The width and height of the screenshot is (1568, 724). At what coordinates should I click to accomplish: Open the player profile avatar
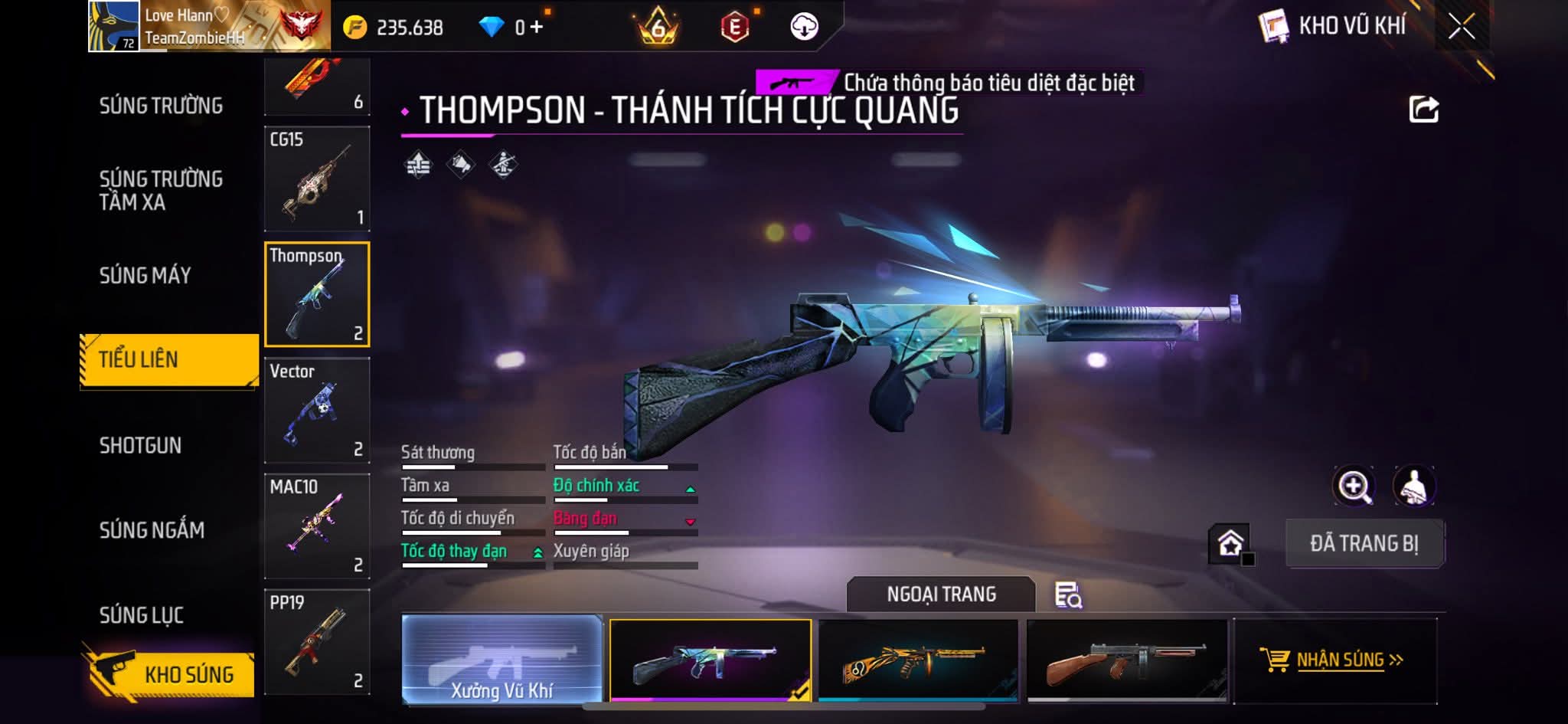pos(113,26)
